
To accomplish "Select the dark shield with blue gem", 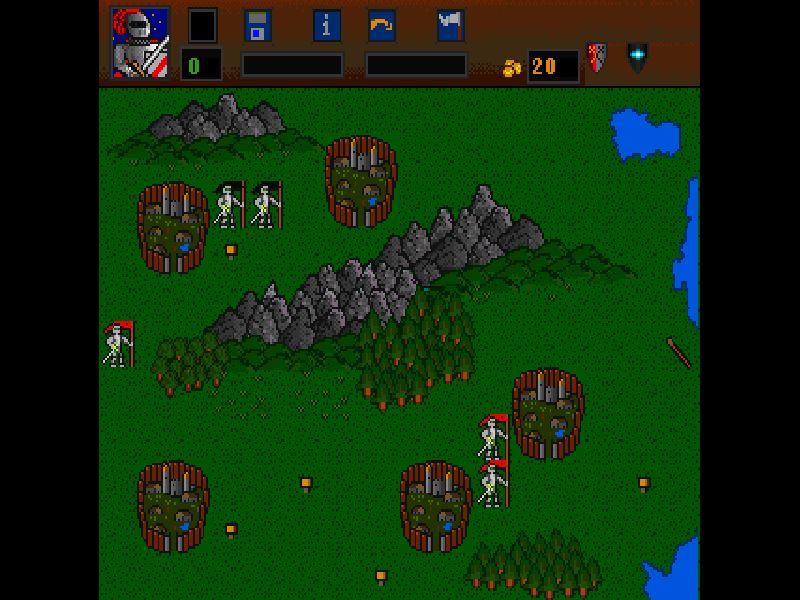I will (x=637, y=55).
